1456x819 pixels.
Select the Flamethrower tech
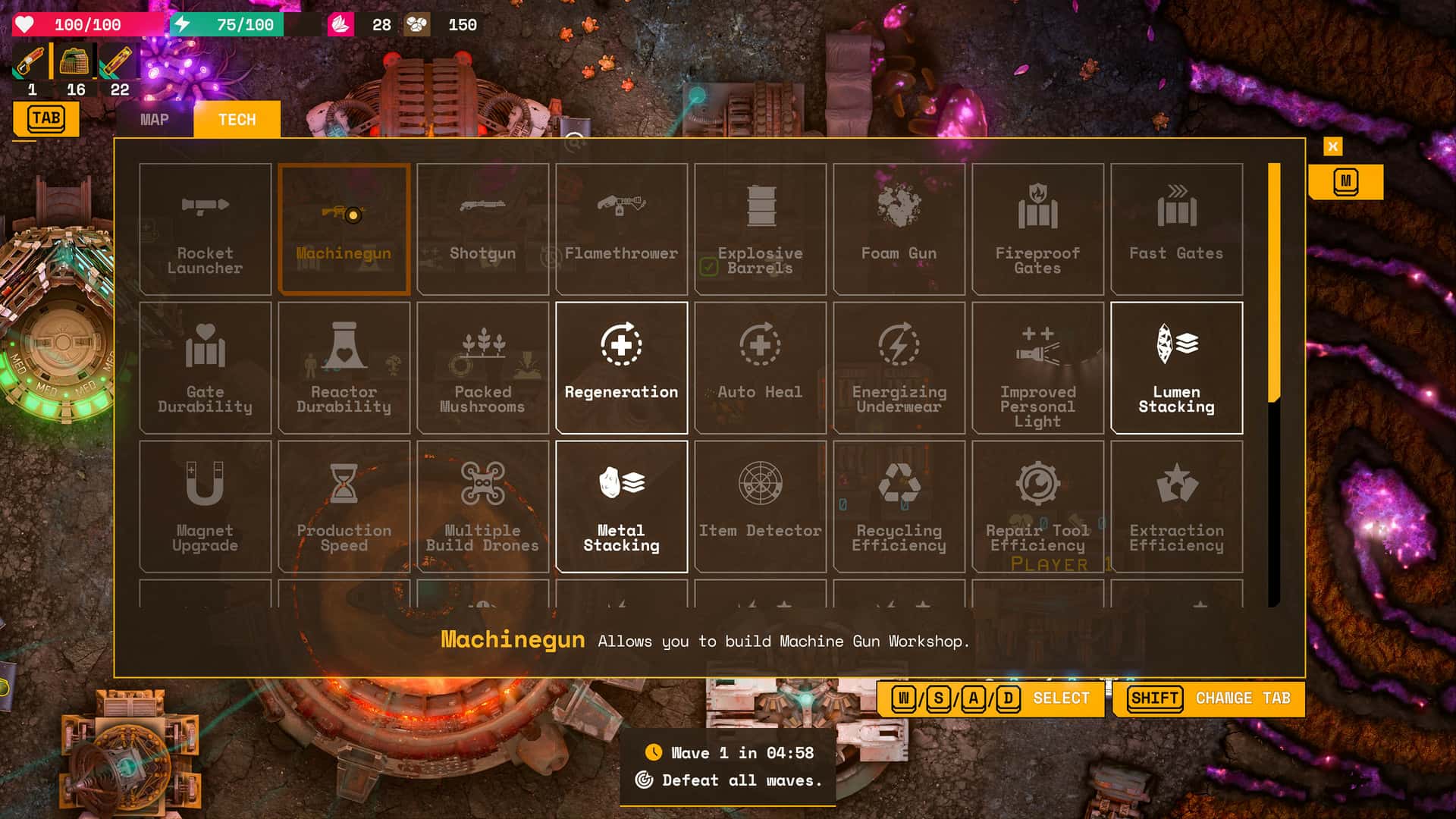click(621, 227)
